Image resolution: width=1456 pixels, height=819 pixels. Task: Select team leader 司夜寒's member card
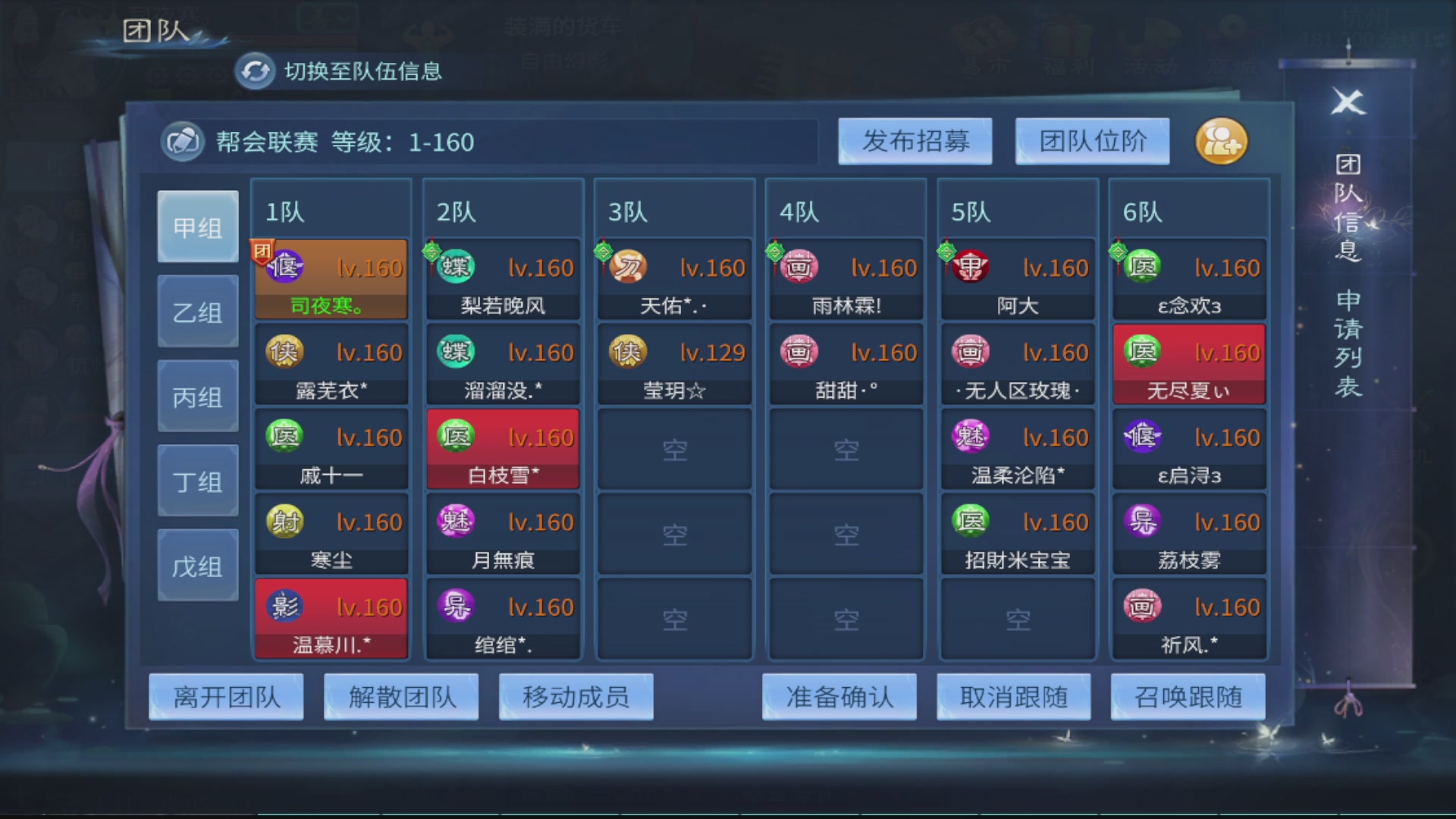point(331,278)
